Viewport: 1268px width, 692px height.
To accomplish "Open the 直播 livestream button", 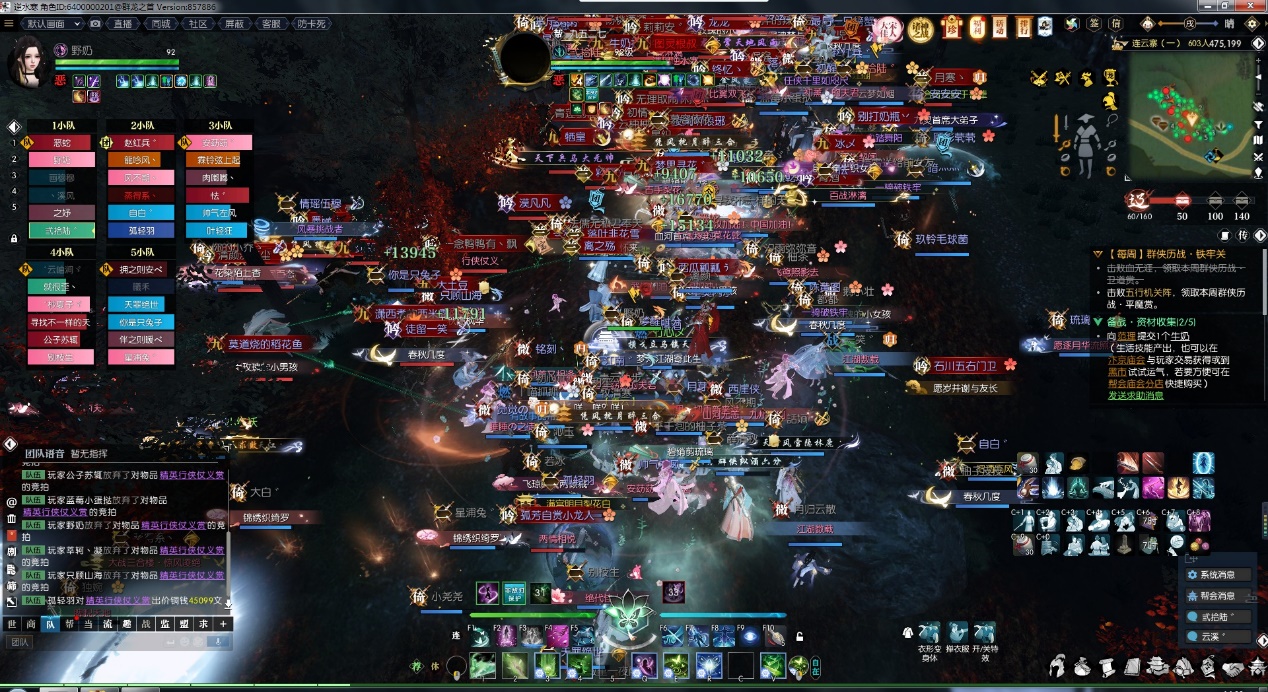I will tap(124, 23).
